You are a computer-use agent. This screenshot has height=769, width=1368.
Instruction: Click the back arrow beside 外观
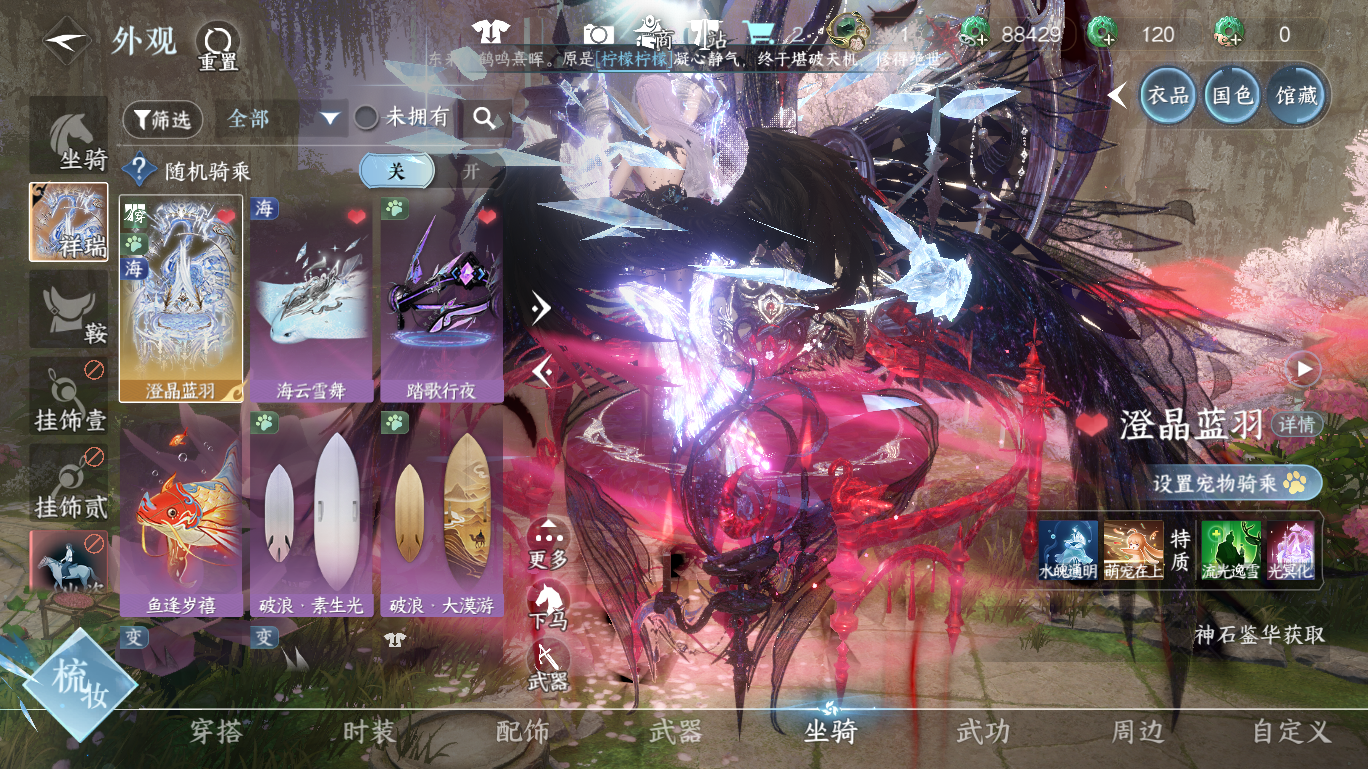[x=66, y=42]
